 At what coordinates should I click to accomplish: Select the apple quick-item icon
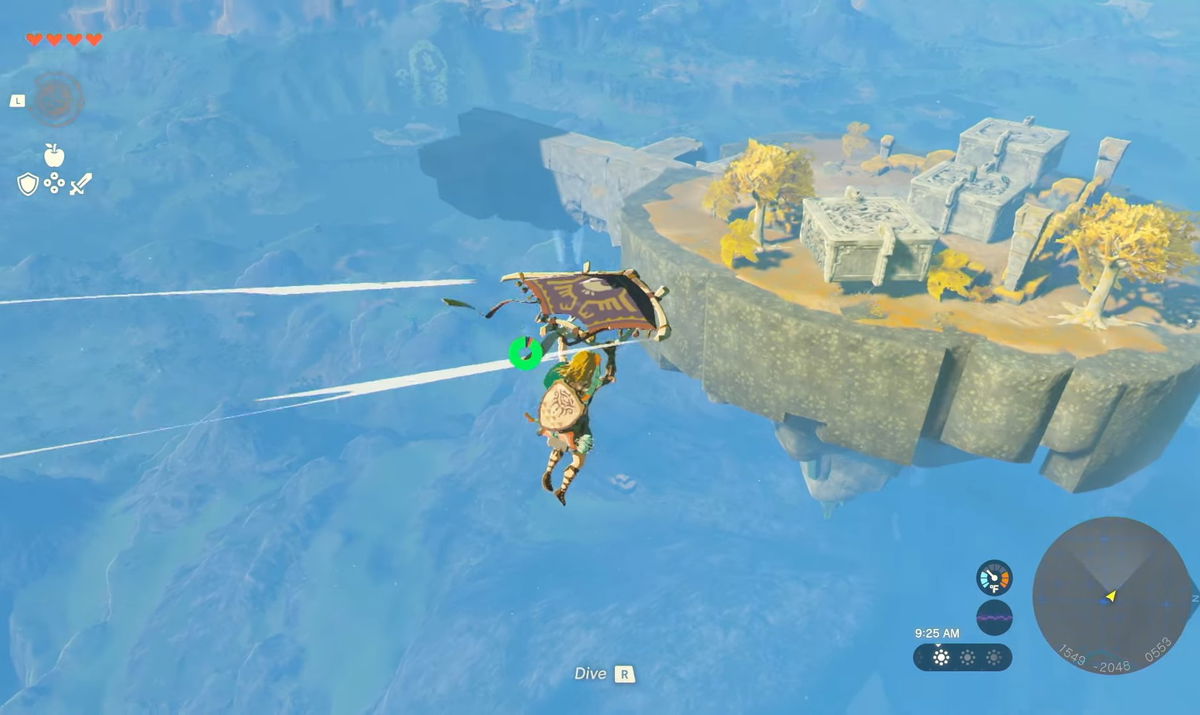[54, 155]
